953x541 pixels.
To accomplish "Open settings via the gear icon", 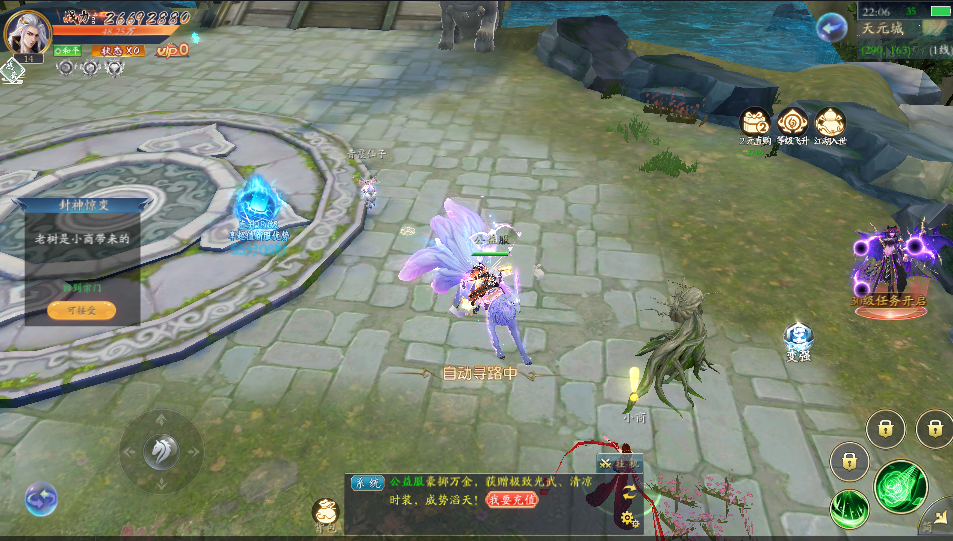I will coord(628,518).
